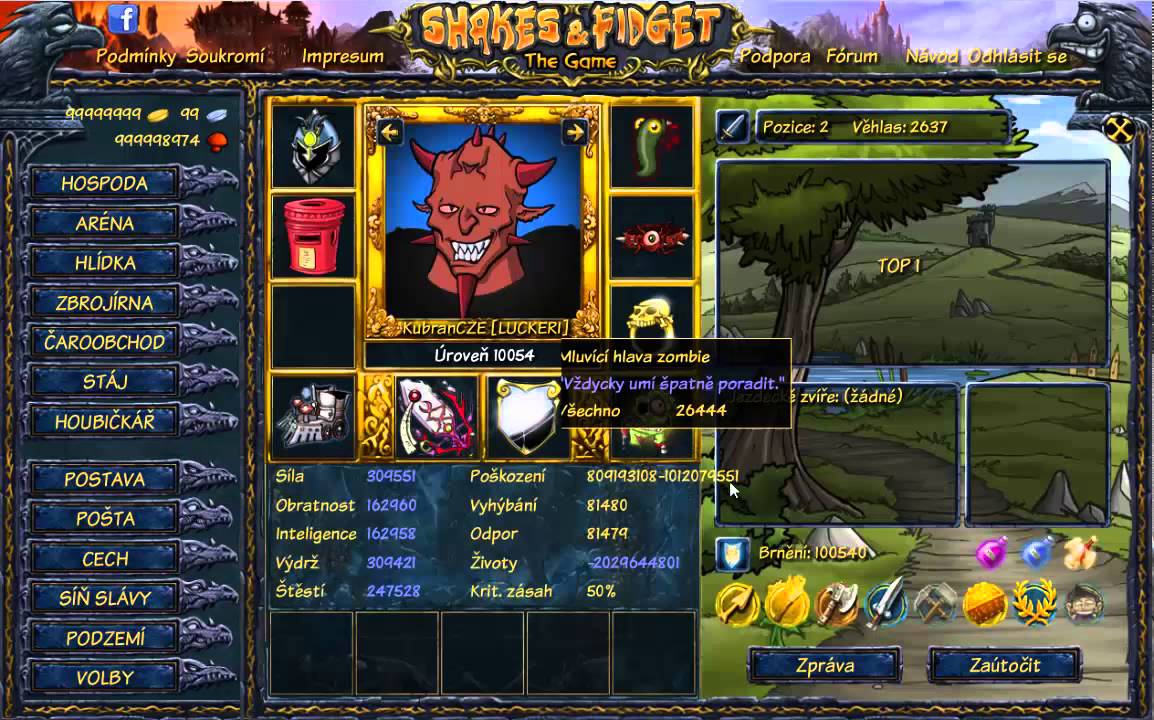The width and height of the screenshot is (1154, 720).
Task: Select Hlídka from the side menu
Action: click(104, 263)
